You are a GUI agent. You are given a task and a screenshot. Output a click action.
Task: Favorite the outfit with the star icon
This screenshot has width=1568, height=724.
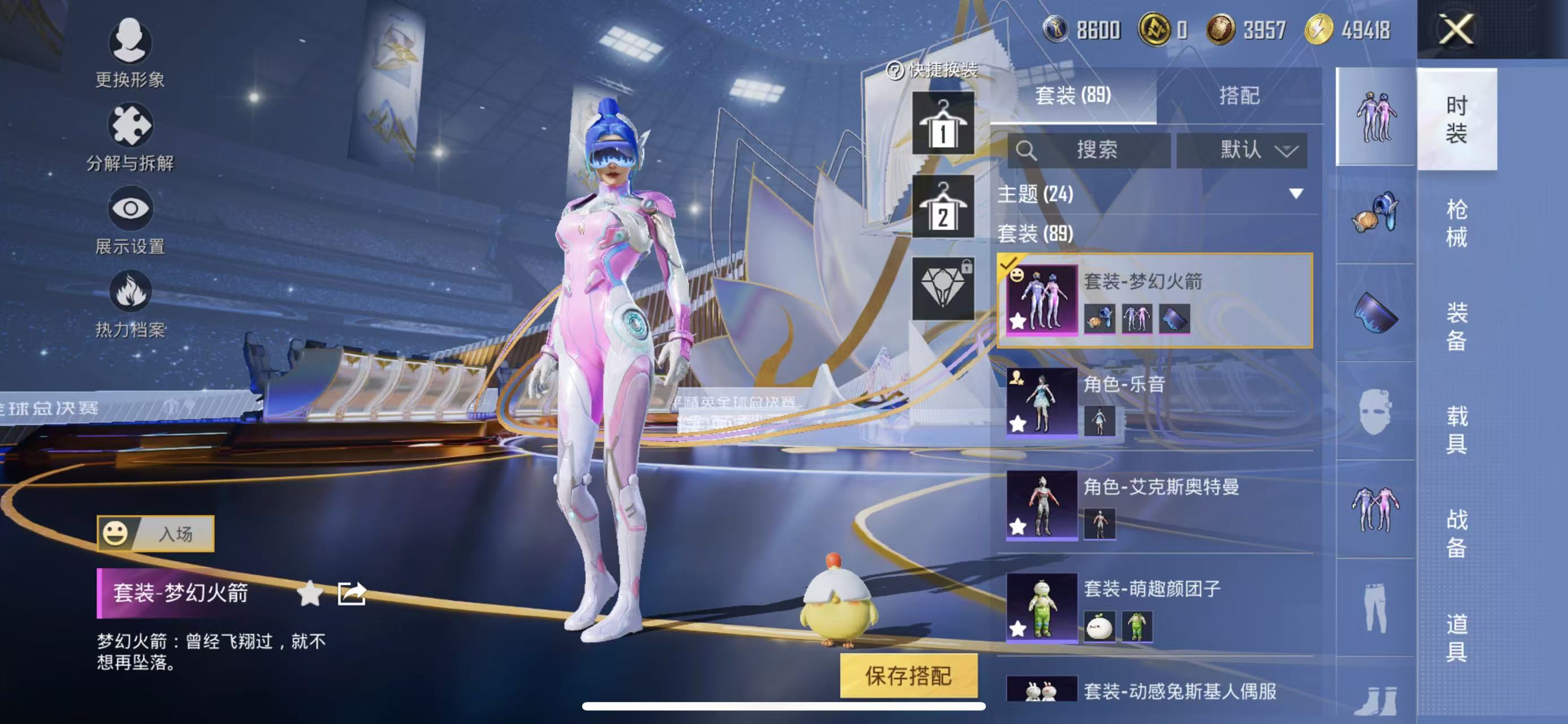(x=310, y=593)
